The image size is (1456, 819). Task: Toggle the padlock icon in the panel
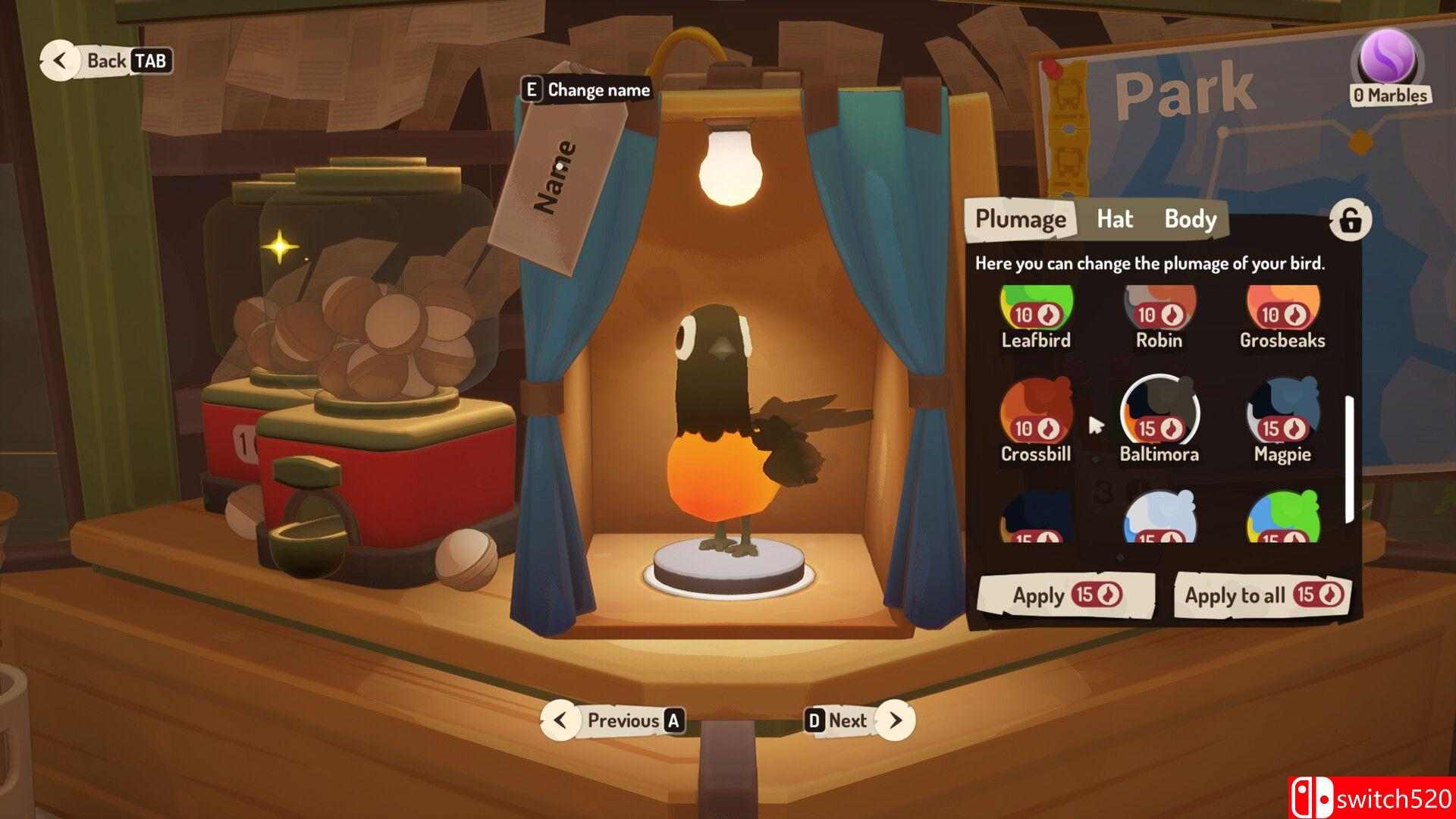pos(1350,221)
